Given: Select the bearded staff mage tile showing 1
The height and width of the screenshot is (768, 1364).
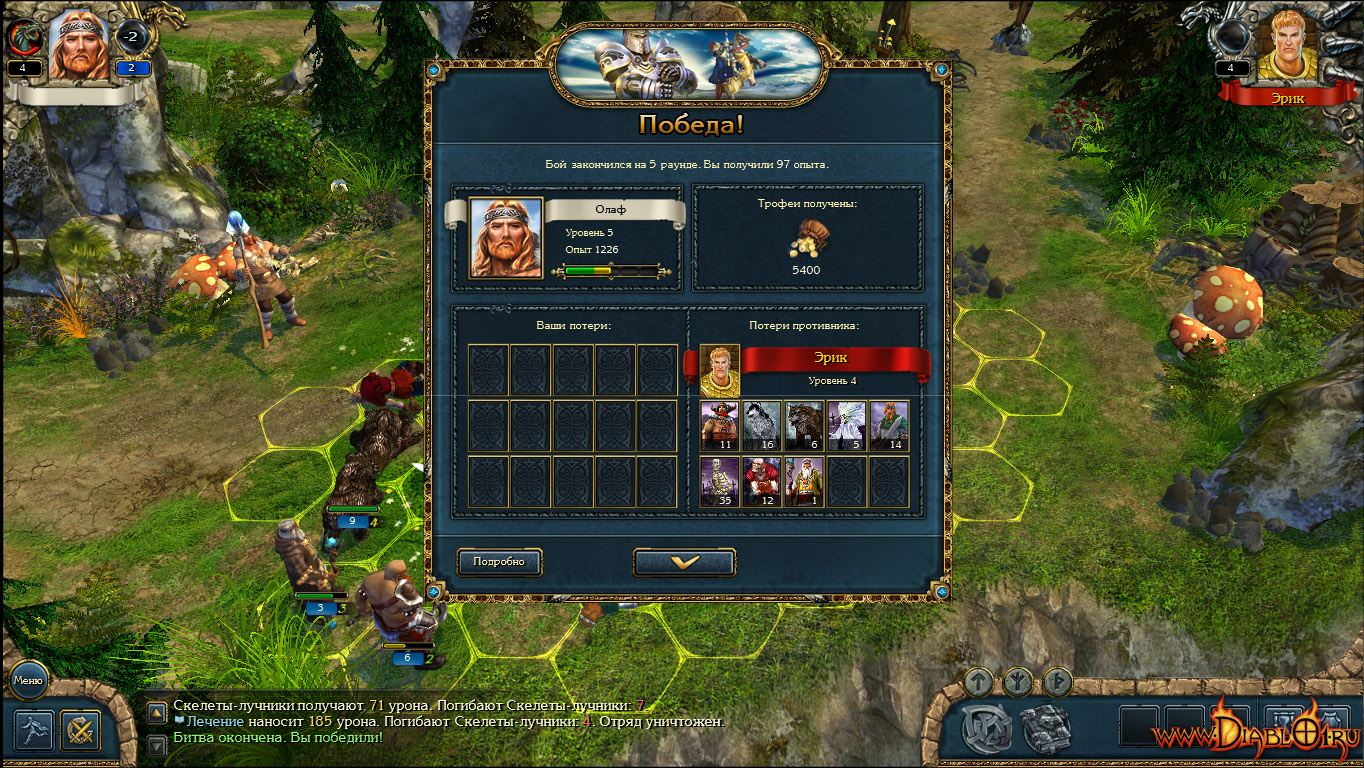Looking at the screenshot, I should pyautogui.click(x=804, y=482).
